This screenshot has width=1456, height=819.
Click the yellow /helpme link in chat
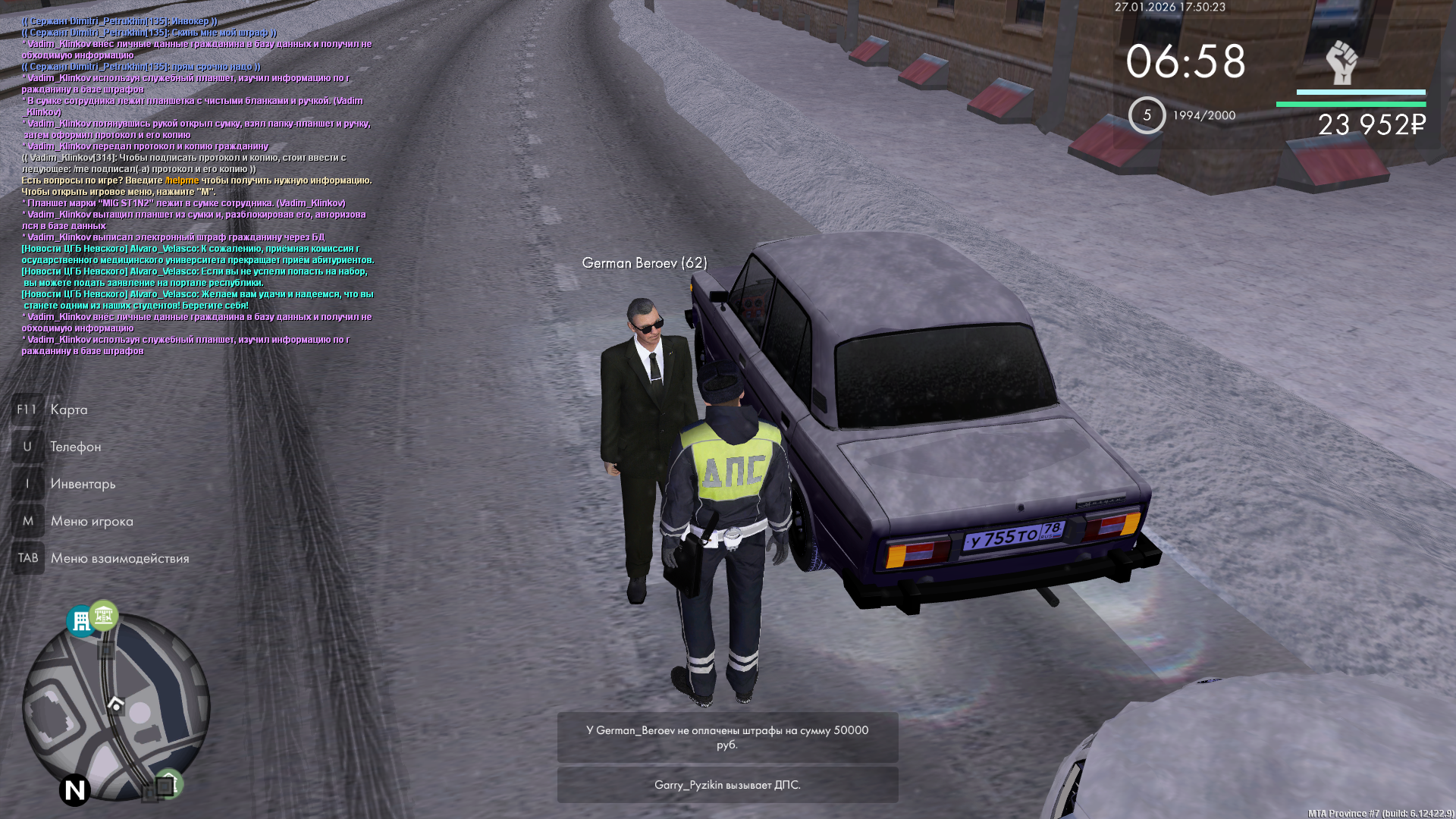tap(182, 180)
